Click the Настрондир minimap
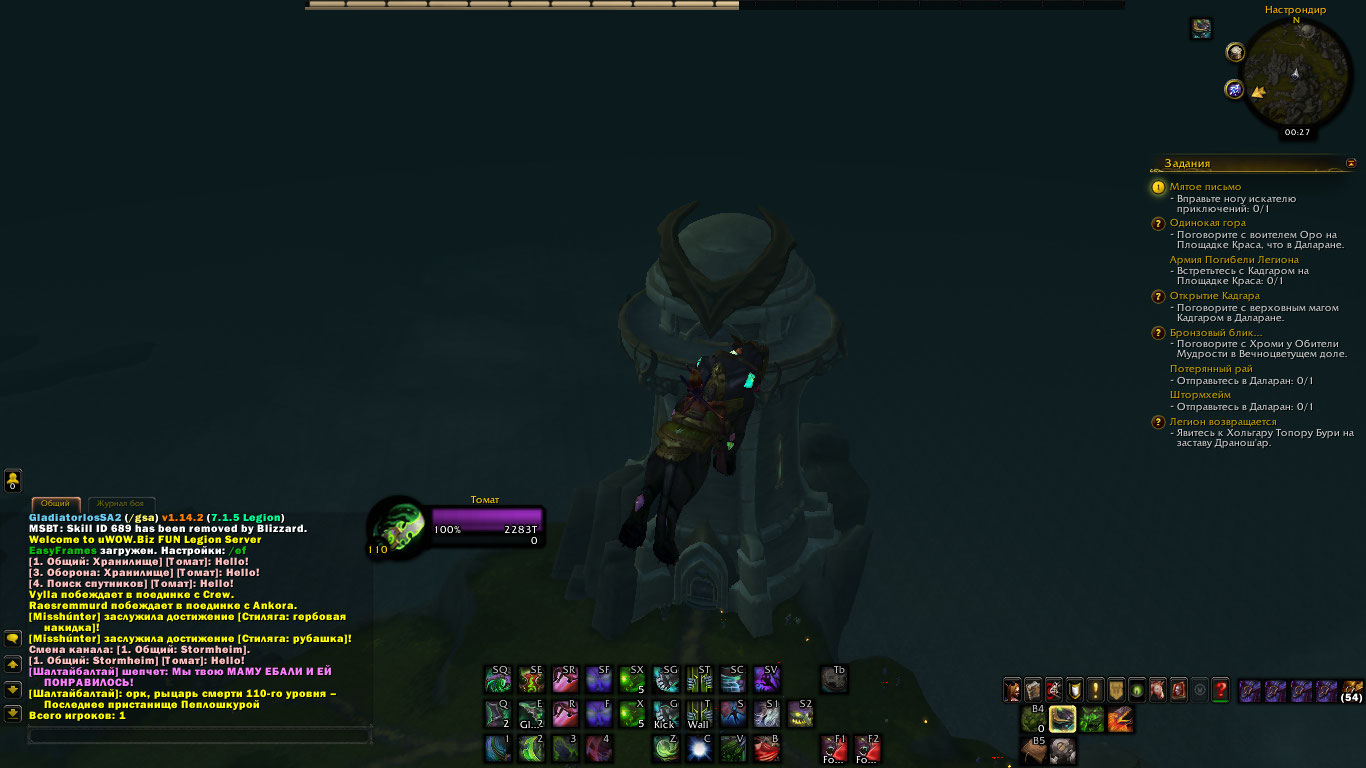Viewport: 1366px width, 768px height. coord(1296,72)
